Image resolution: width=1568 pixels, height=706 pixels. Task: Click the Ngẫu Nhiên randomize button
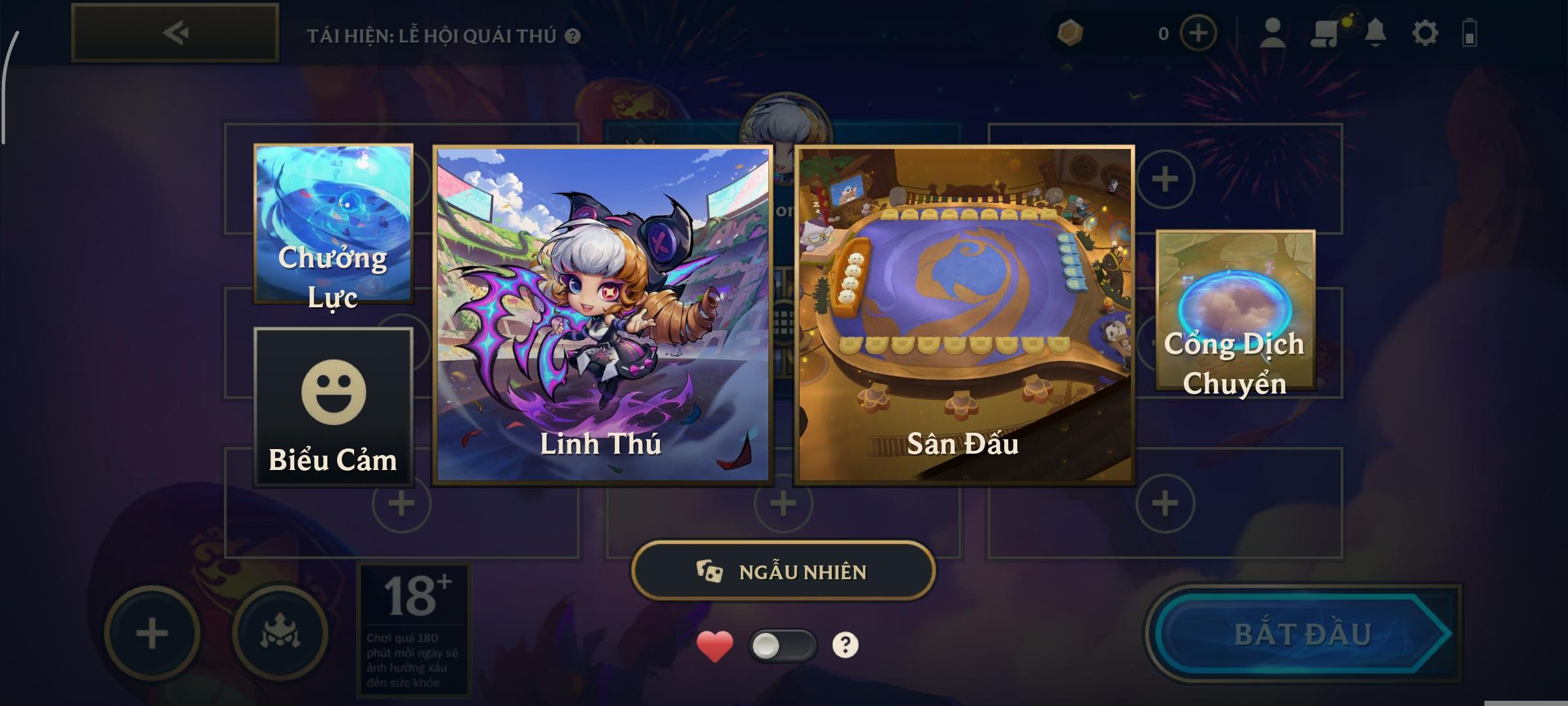tap(783, 571)
